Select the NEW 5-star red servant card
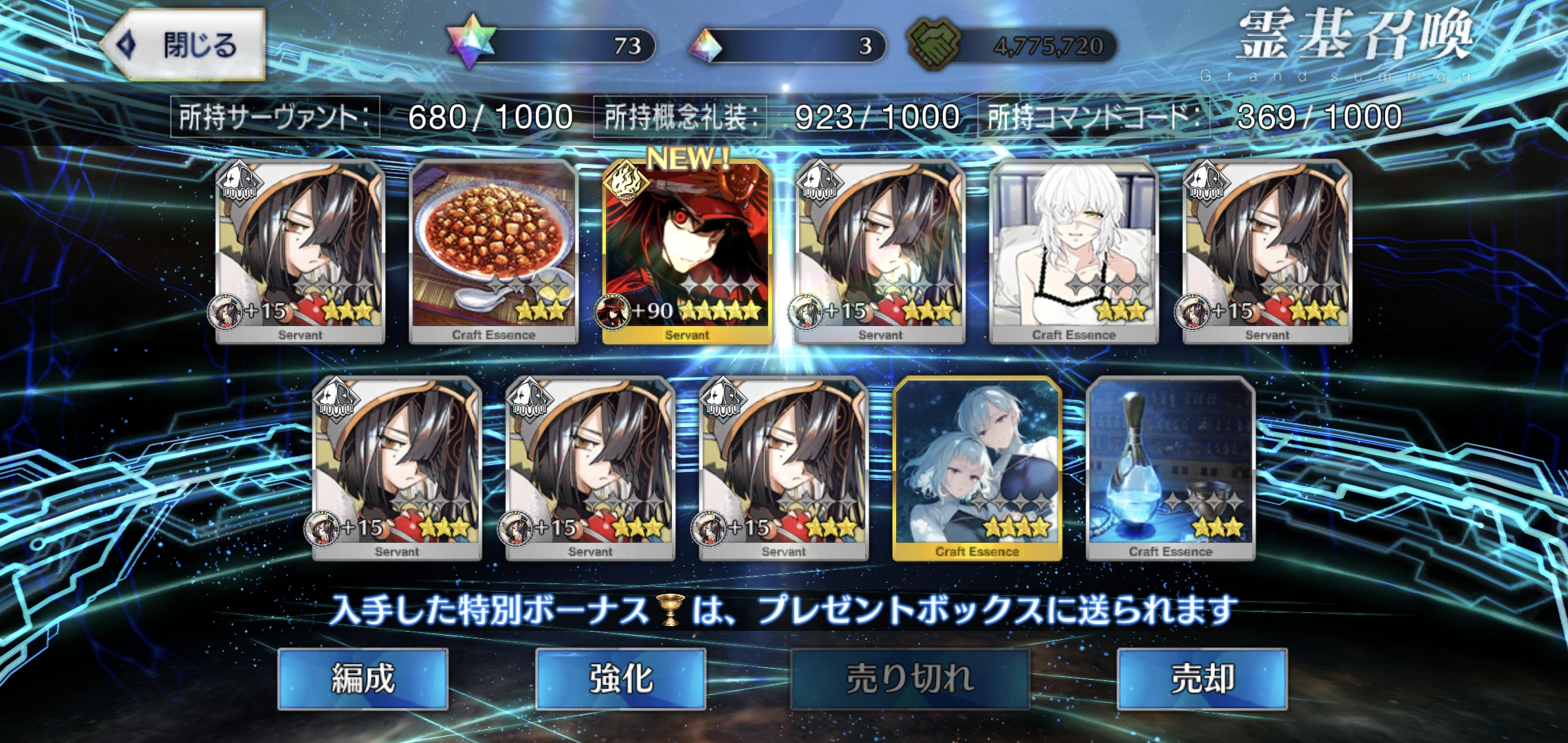The height and width of the screenshot is (743, 1568). (x=686, y=252)
